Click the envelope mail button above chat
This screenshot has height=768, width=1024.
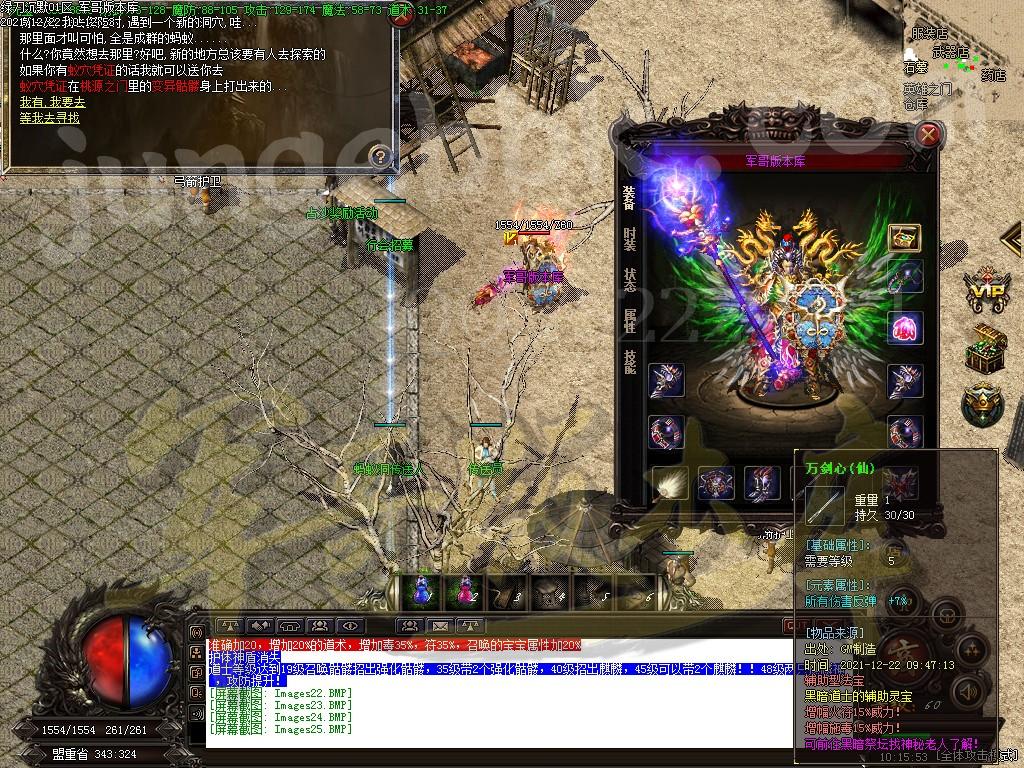[440, 627]
